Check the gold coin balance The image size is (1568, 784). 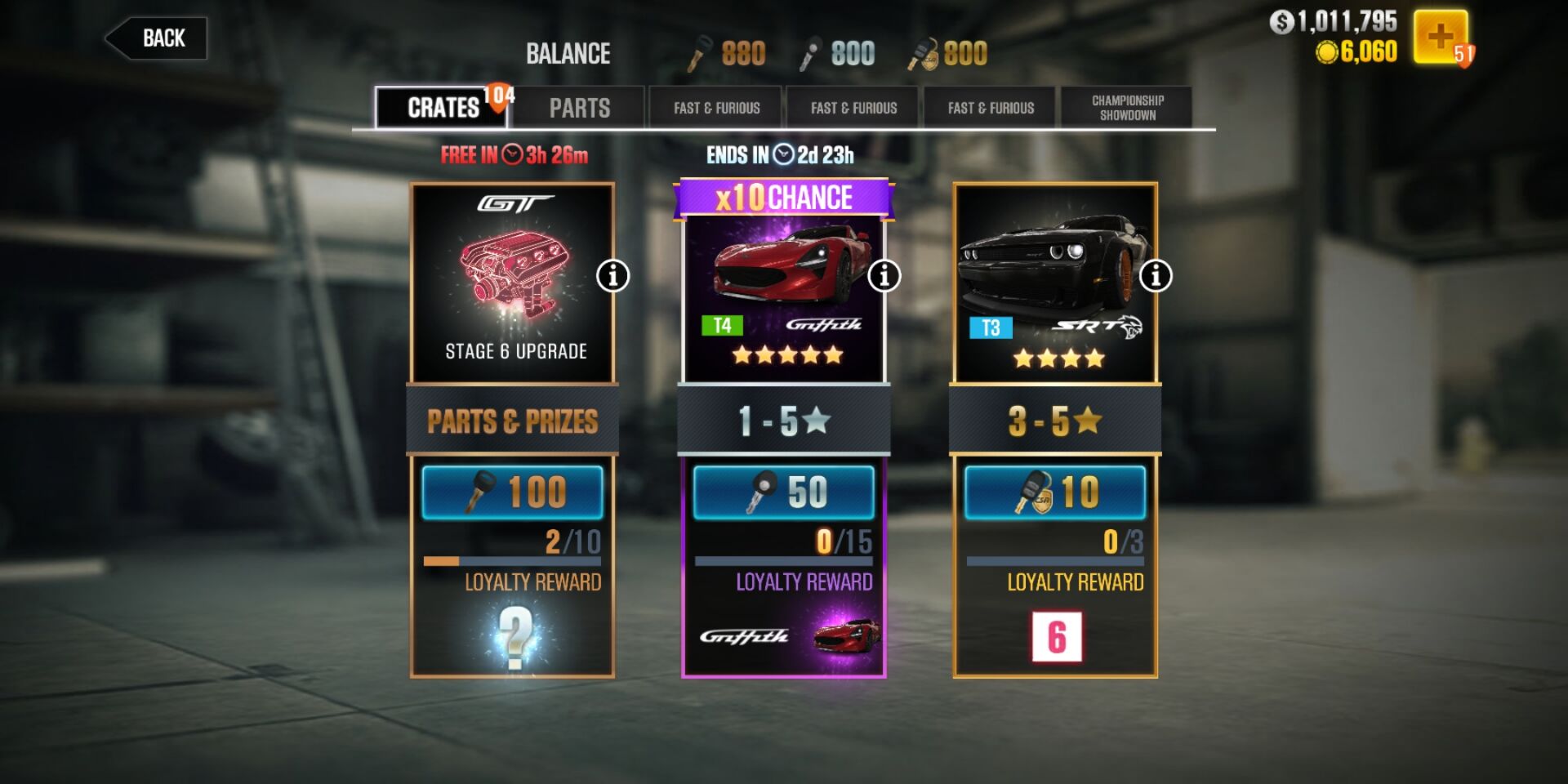click(1356, 55)
